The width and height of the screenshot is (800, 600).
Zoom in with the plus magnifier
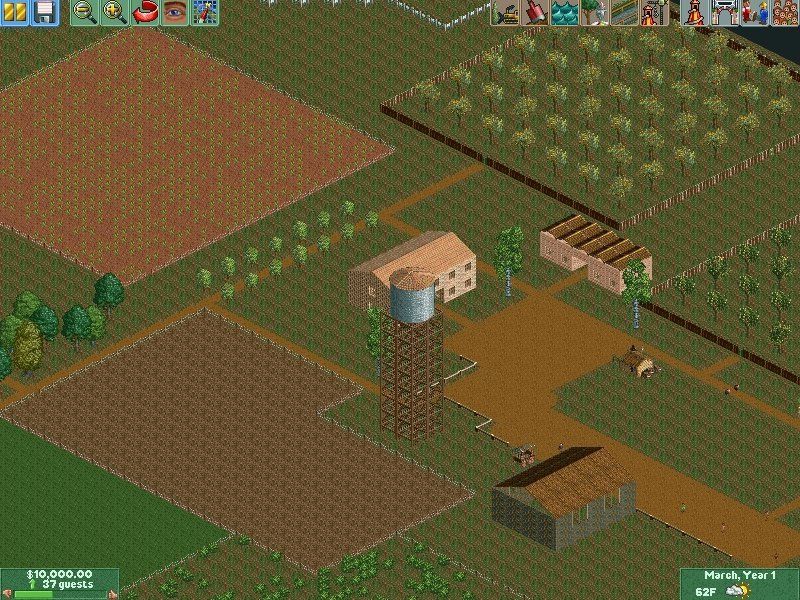[115, 13]
